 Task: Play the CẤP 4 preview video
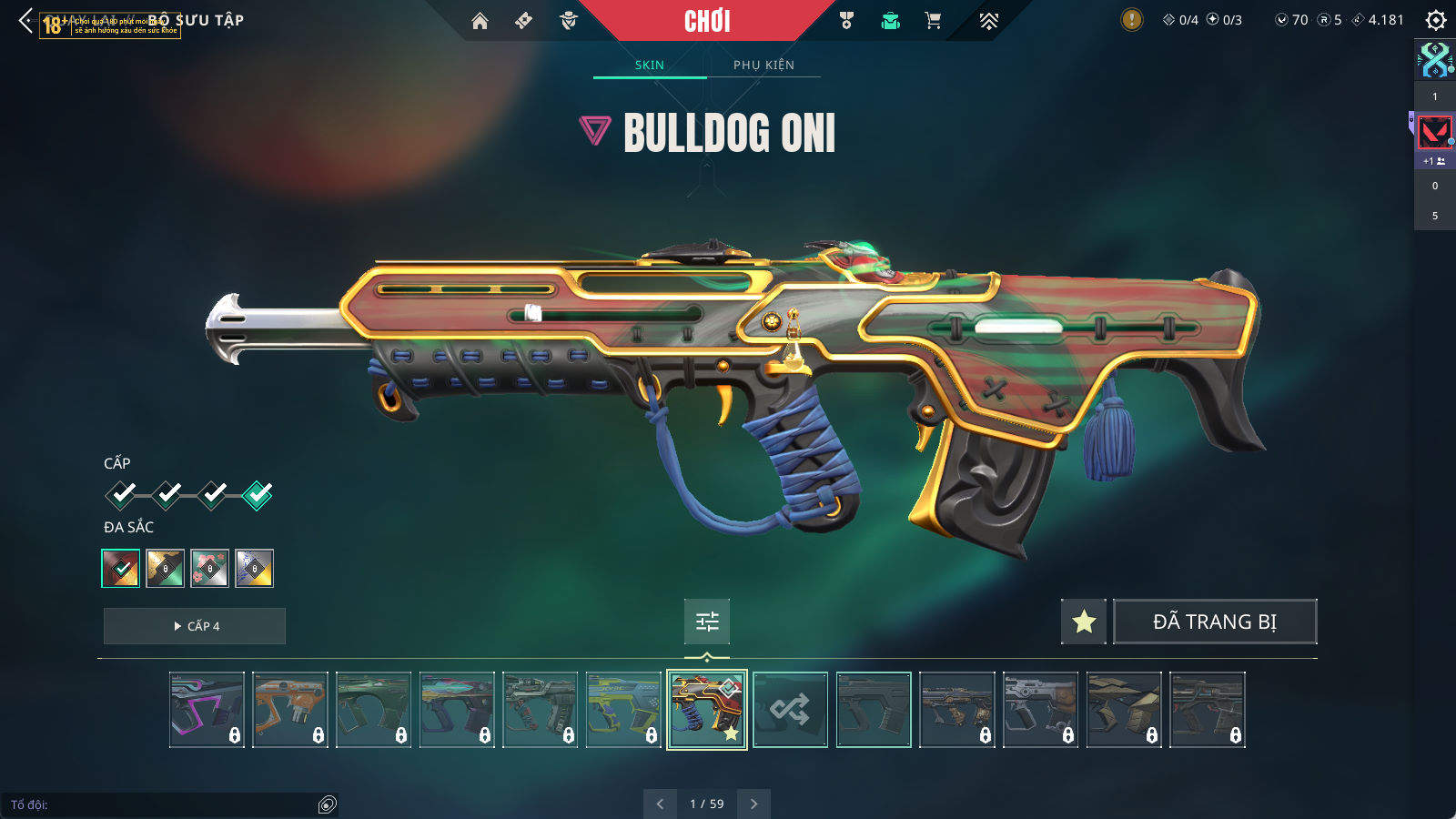click(x=195, y=626)
